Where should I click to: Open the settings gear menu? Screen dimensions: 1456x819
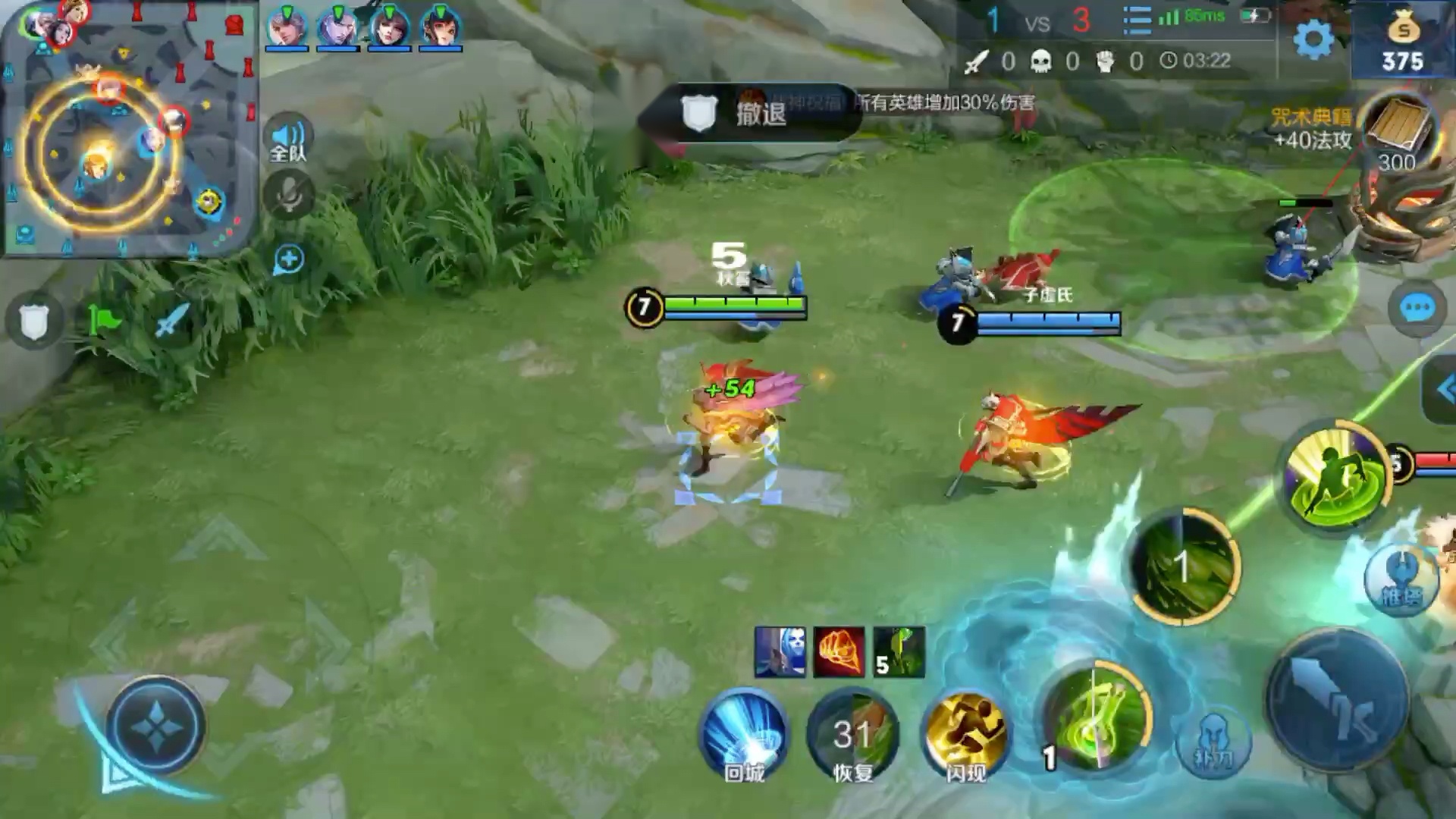coord(1313,38)
